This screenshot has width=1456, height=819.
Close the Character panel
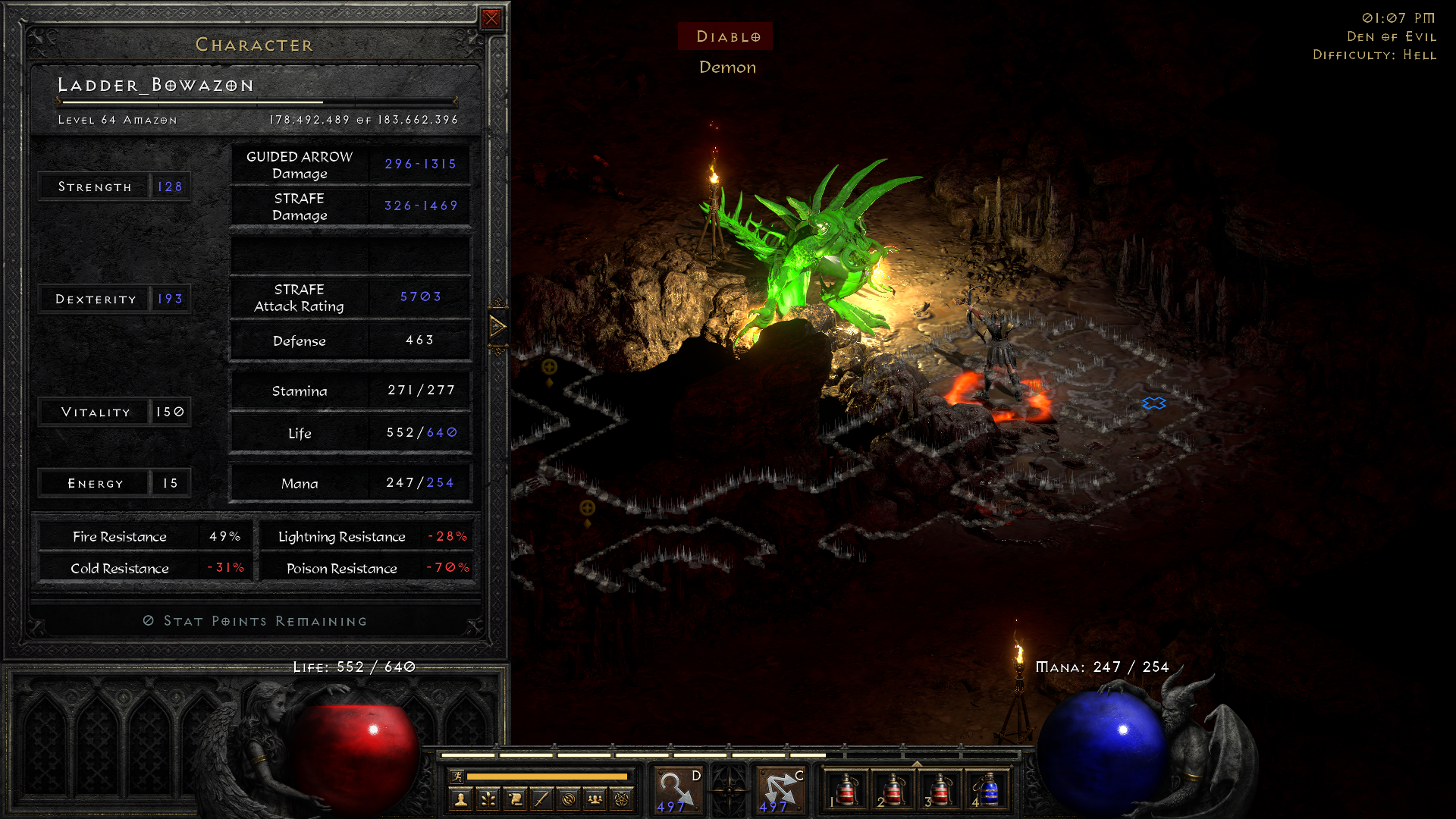[x=491, y=19]
